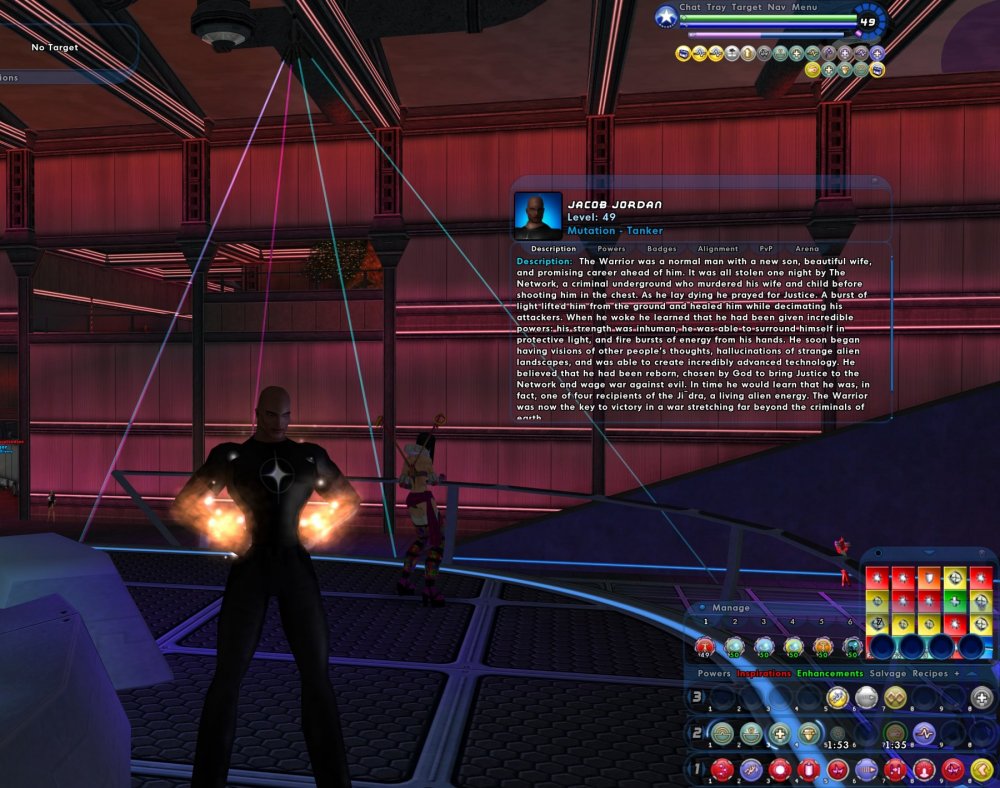Open the Recipes list

point(930,674)
